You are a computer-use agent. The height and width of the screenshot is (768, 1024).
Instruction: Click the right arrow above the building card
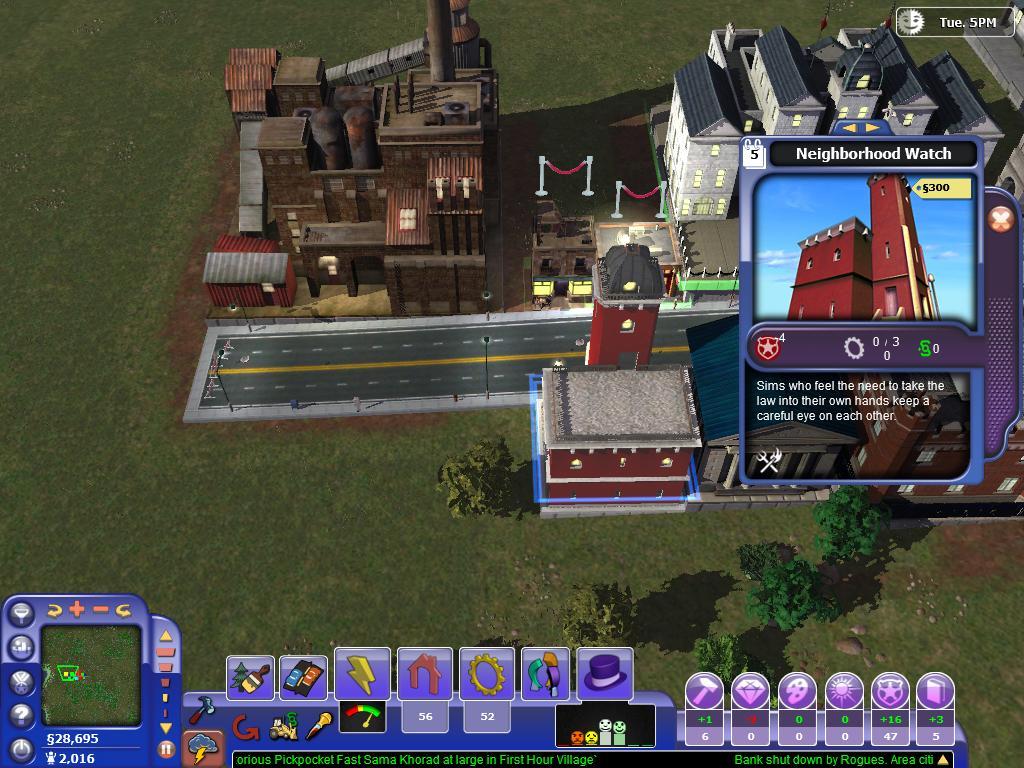[x=872, y=129]
